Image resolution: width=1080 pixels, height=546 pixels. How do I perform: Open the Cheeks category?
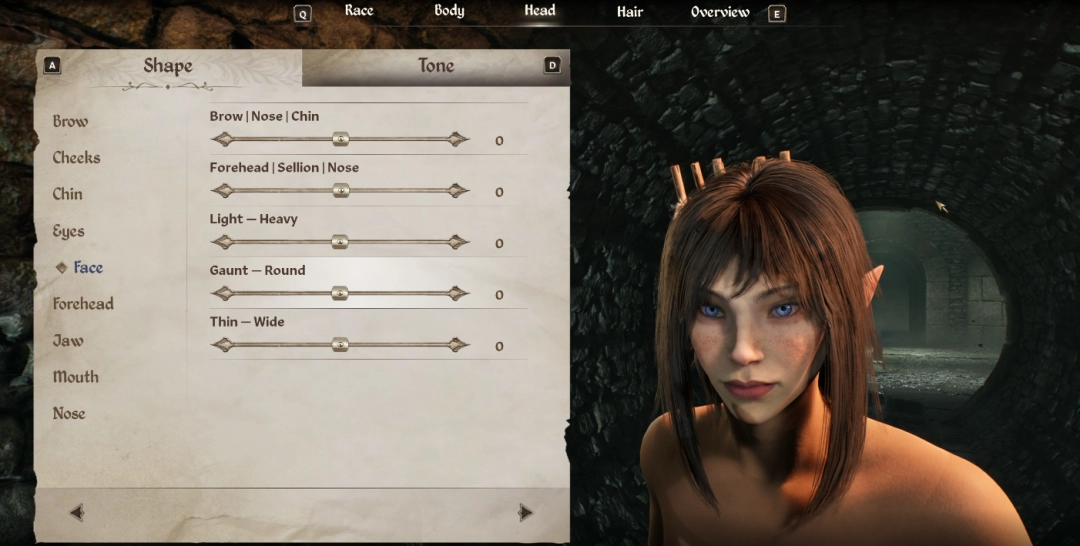[76, 158]
